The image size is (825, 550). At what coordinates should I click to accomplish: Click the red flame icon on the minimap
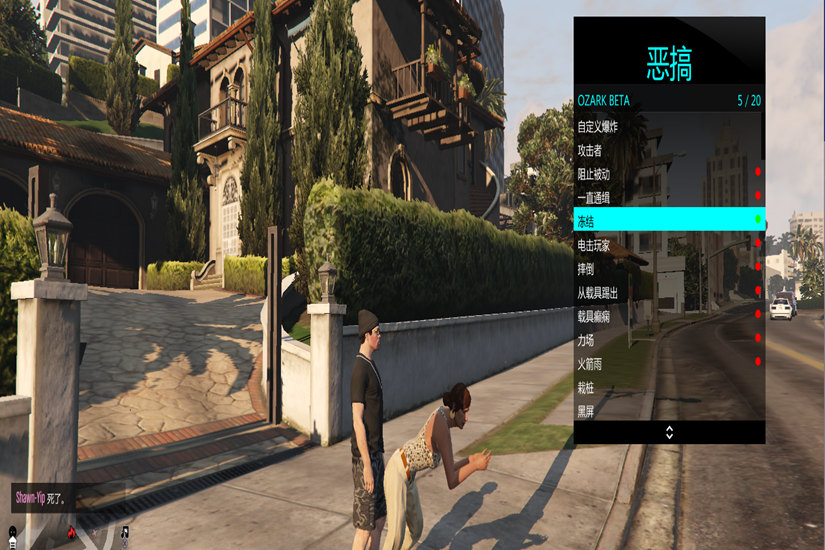point(71,533)
